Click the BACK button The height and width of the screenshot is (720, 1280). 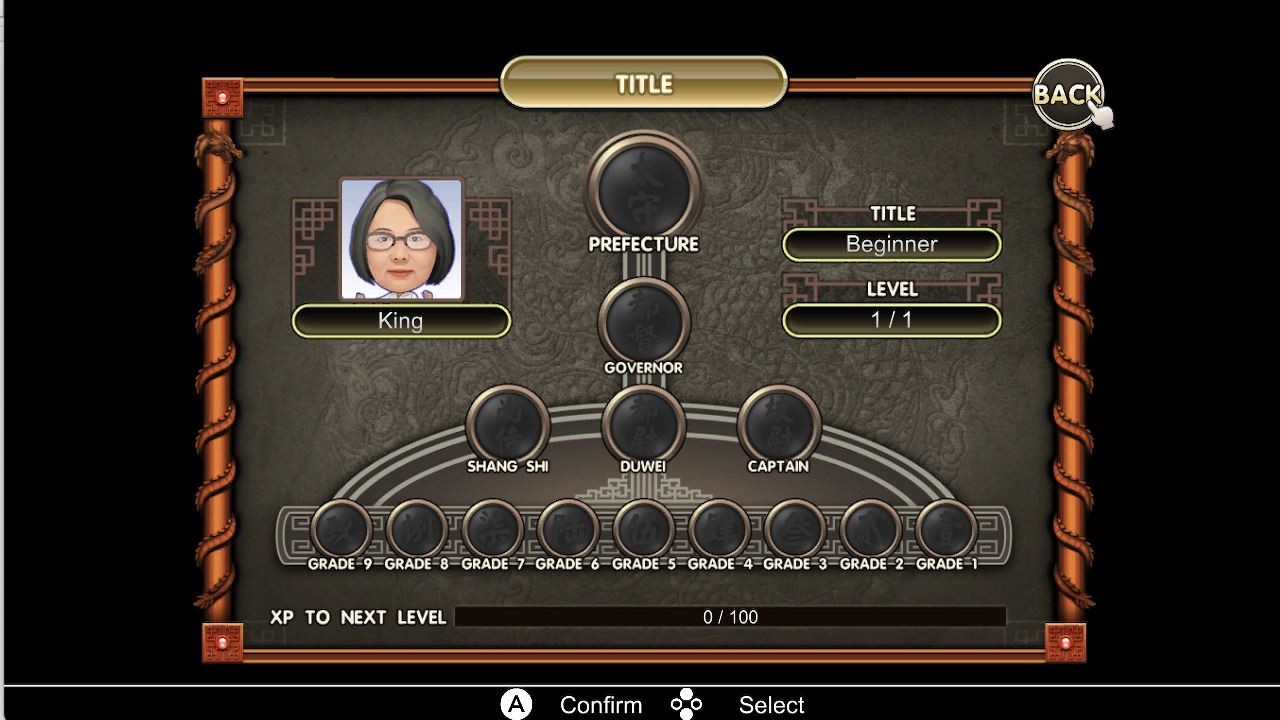click(x=1066, y=96)
